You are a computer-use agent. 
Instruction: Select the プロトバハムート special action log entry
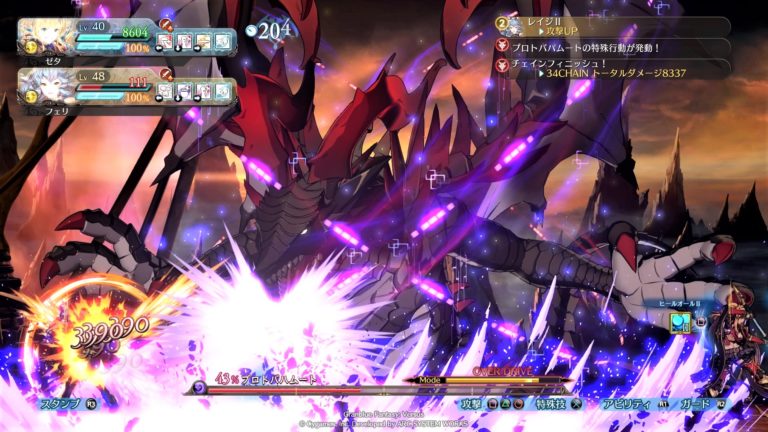coord(610,46)
